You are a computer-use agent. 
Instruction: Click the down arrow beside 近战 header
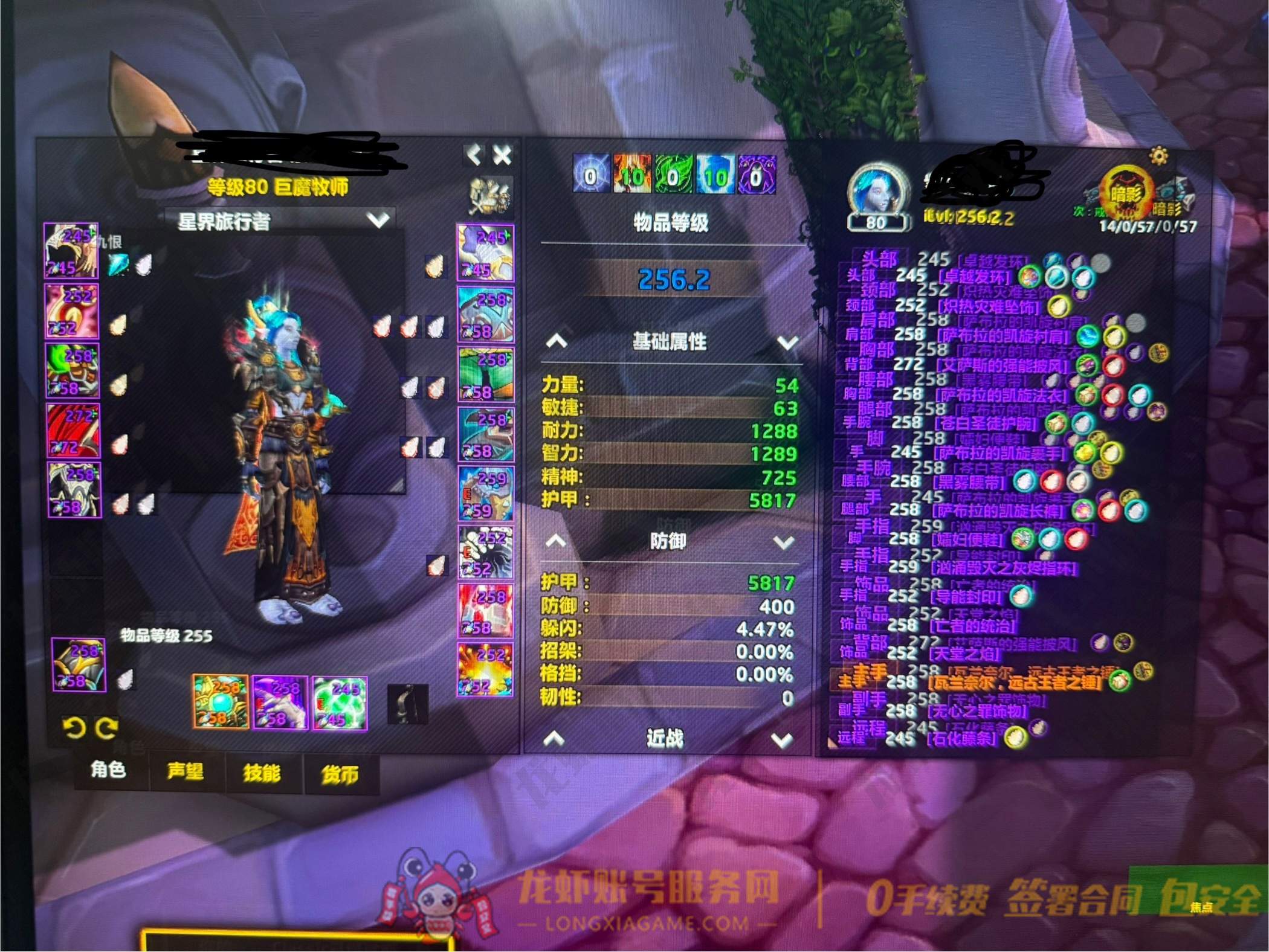(782, 740)
